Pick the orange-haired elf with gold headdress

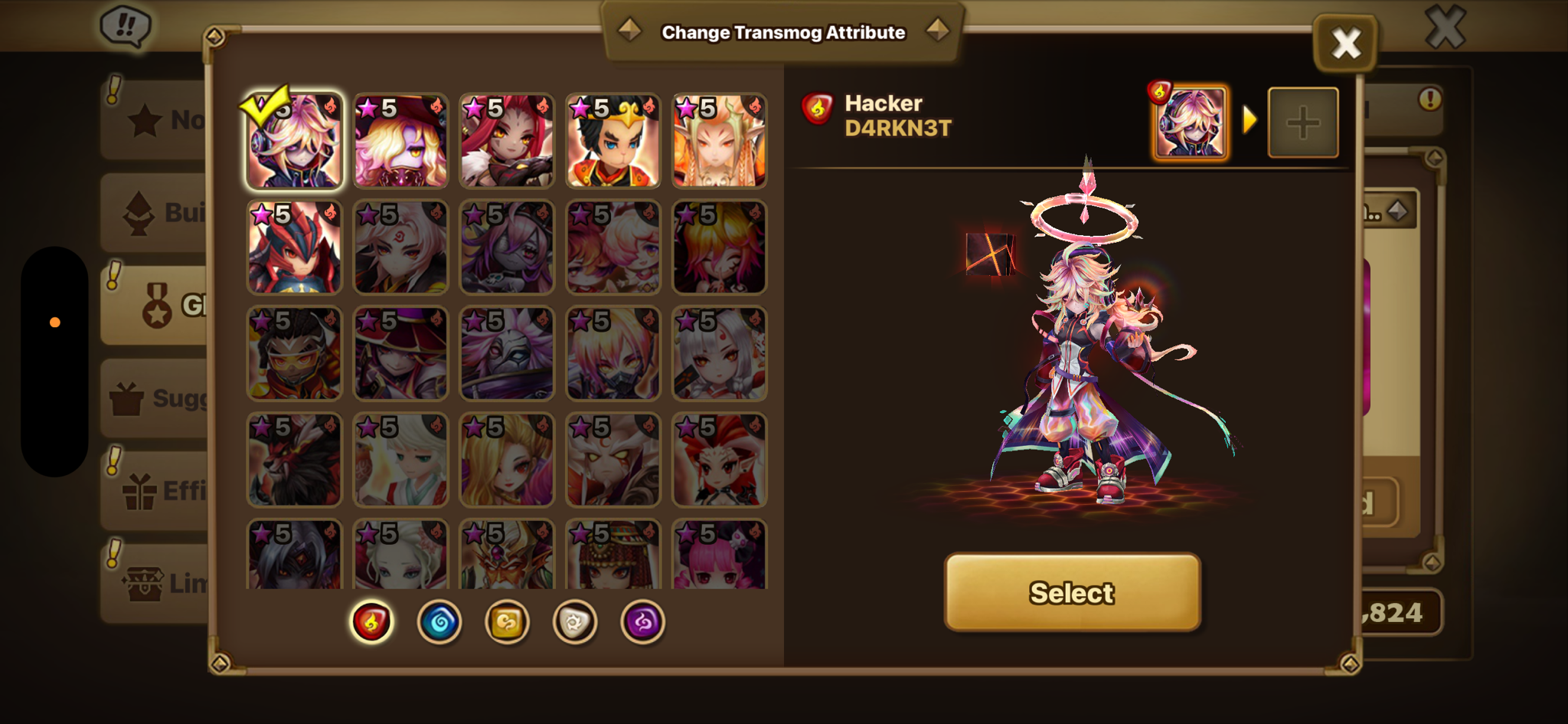tap(720, 141)
